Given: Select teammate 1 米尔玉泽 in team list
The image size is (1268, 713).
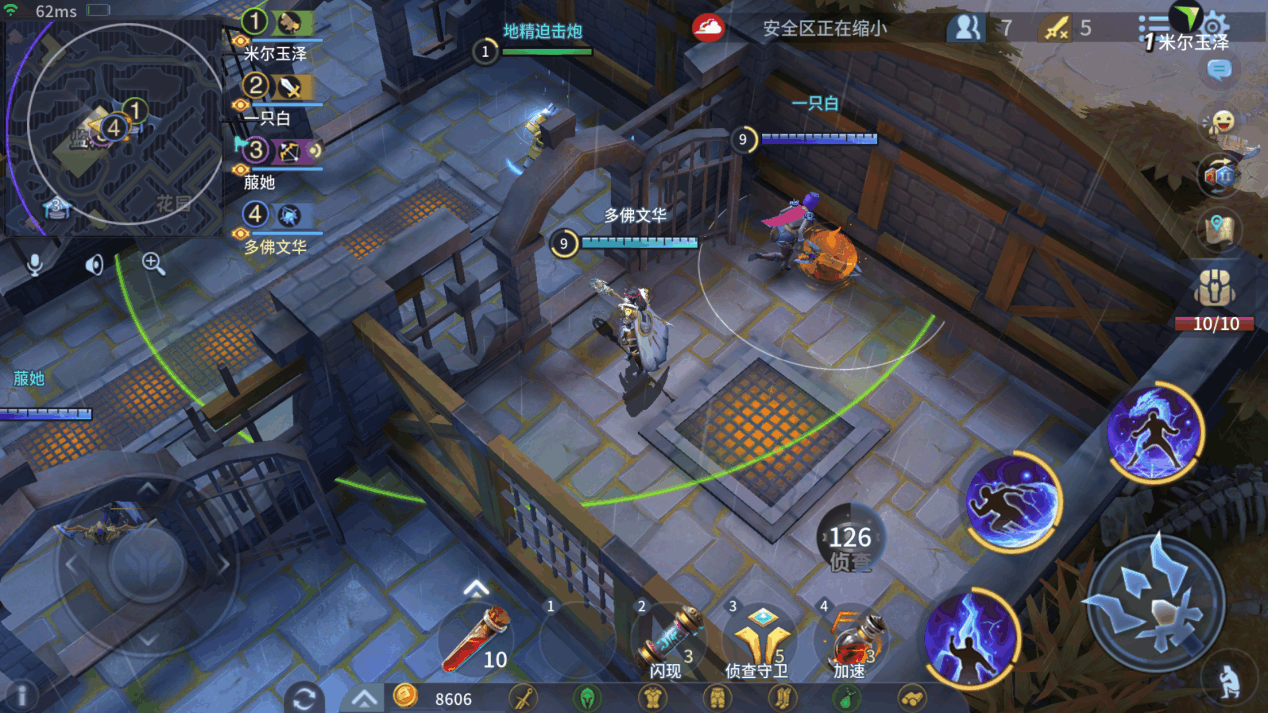Looking at the screenshot, I should tap(278, 24).
